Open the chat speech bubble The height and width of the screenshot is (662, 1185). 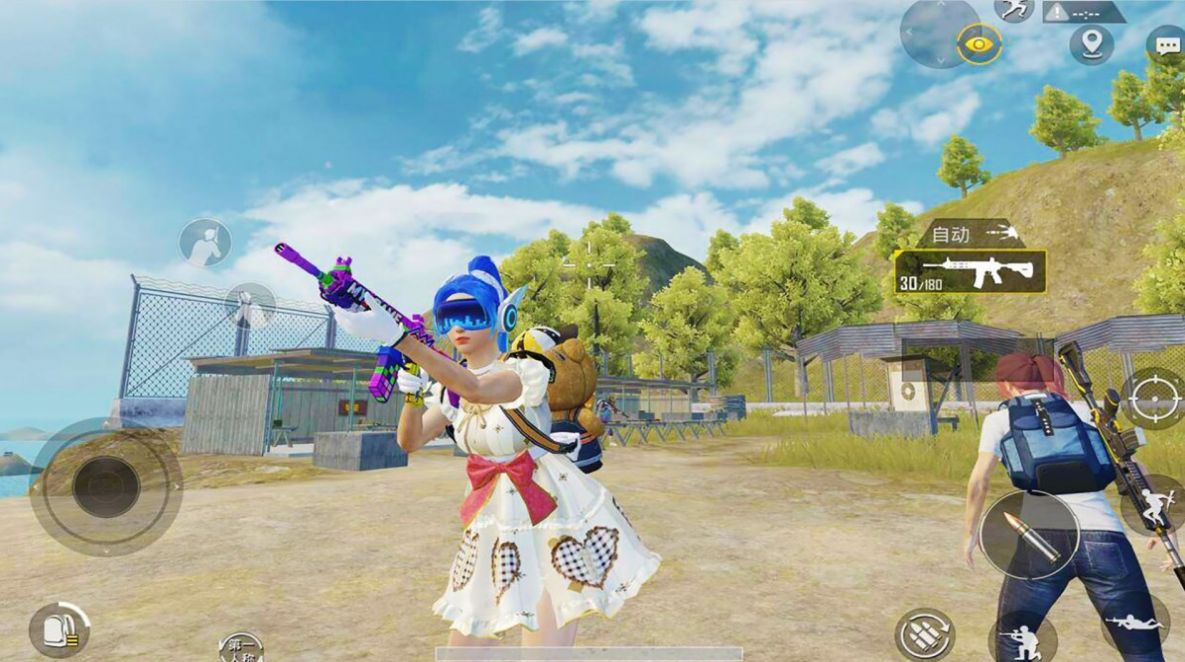1166,45
